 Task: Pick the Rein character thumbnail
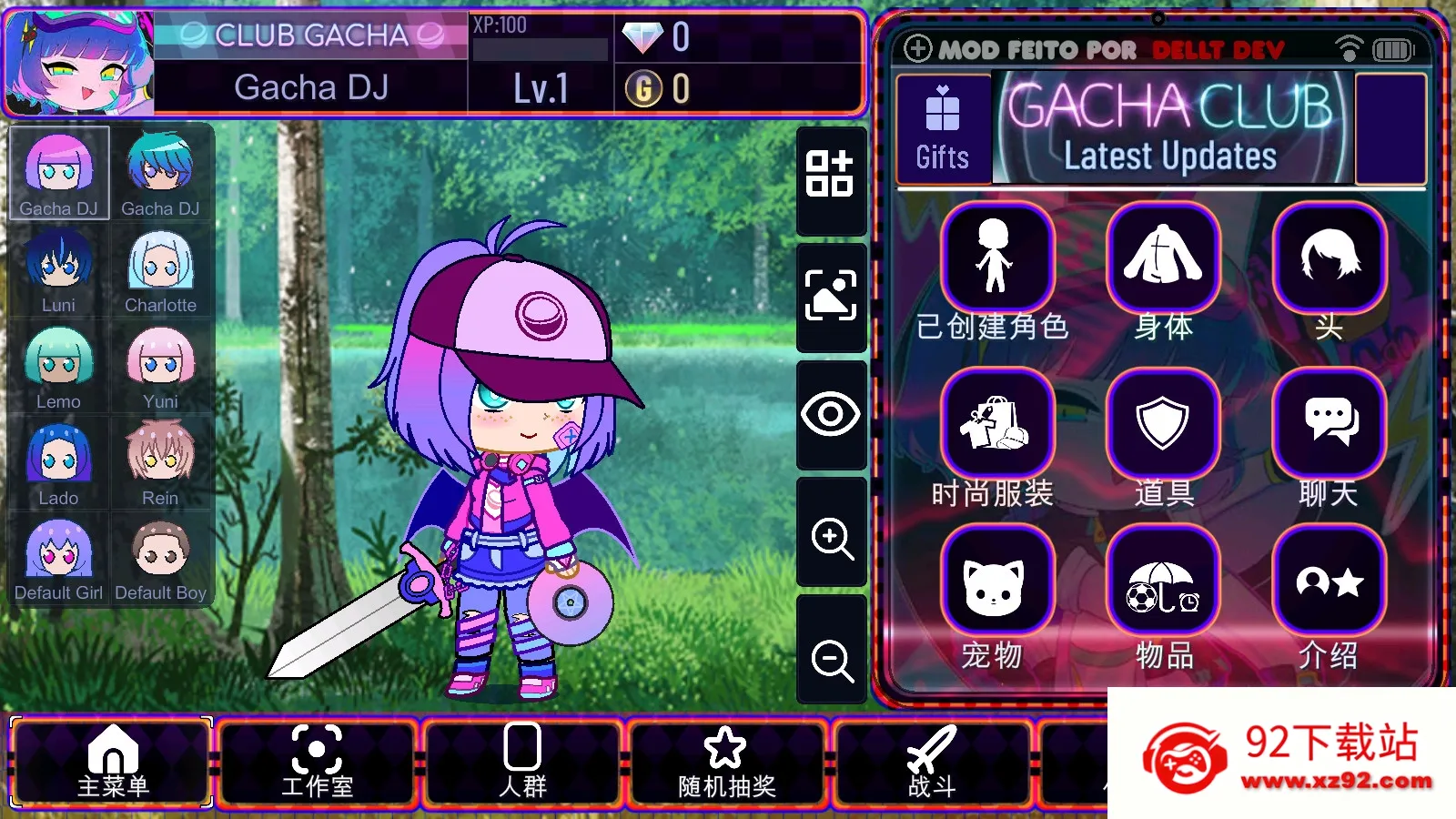(160, 461)
